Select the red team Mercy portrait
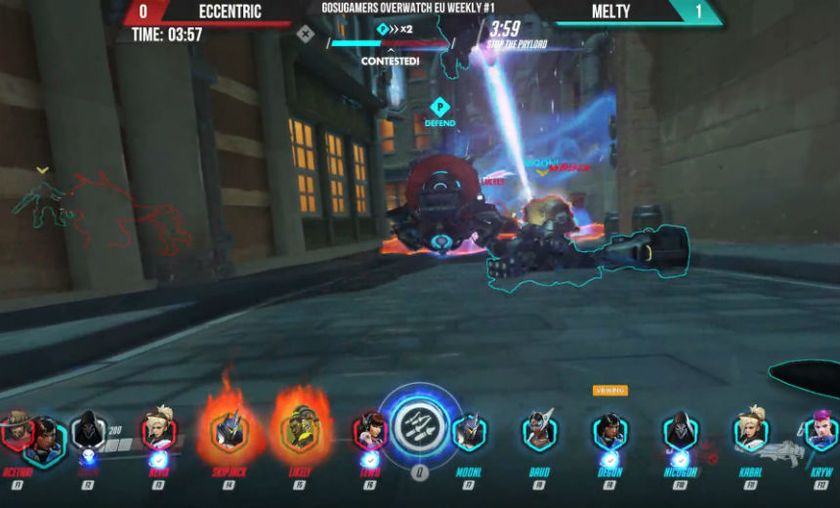 click(158, 433)
